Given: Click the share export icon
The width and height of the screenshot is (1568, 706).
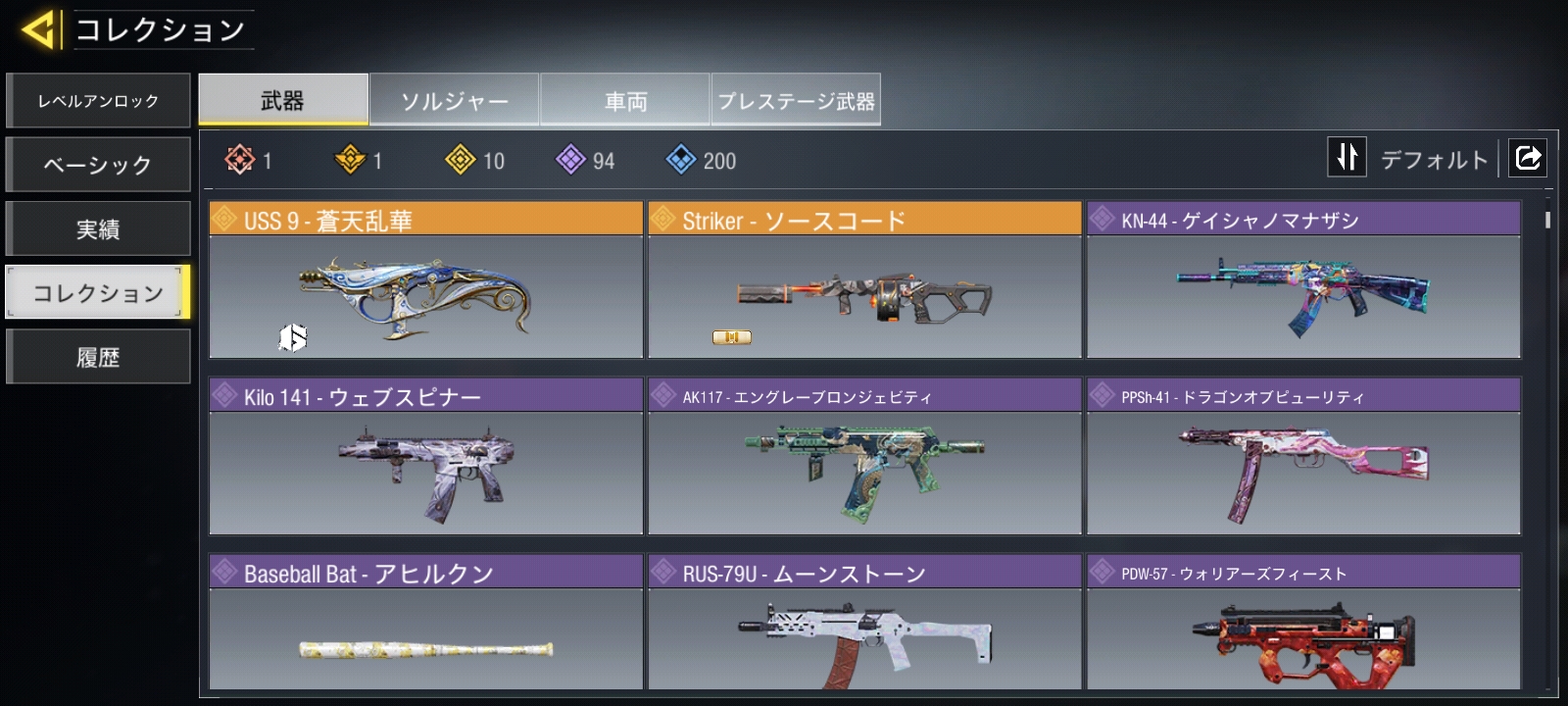Looking at the screenshot, I should pyautogui.click(x=1528, y=157).
